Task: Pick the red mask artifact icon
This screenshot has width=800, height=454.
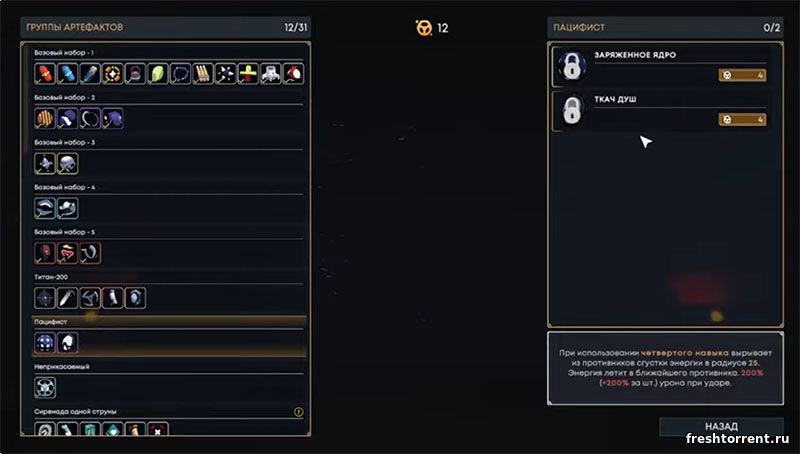Action: pos(45,253)
